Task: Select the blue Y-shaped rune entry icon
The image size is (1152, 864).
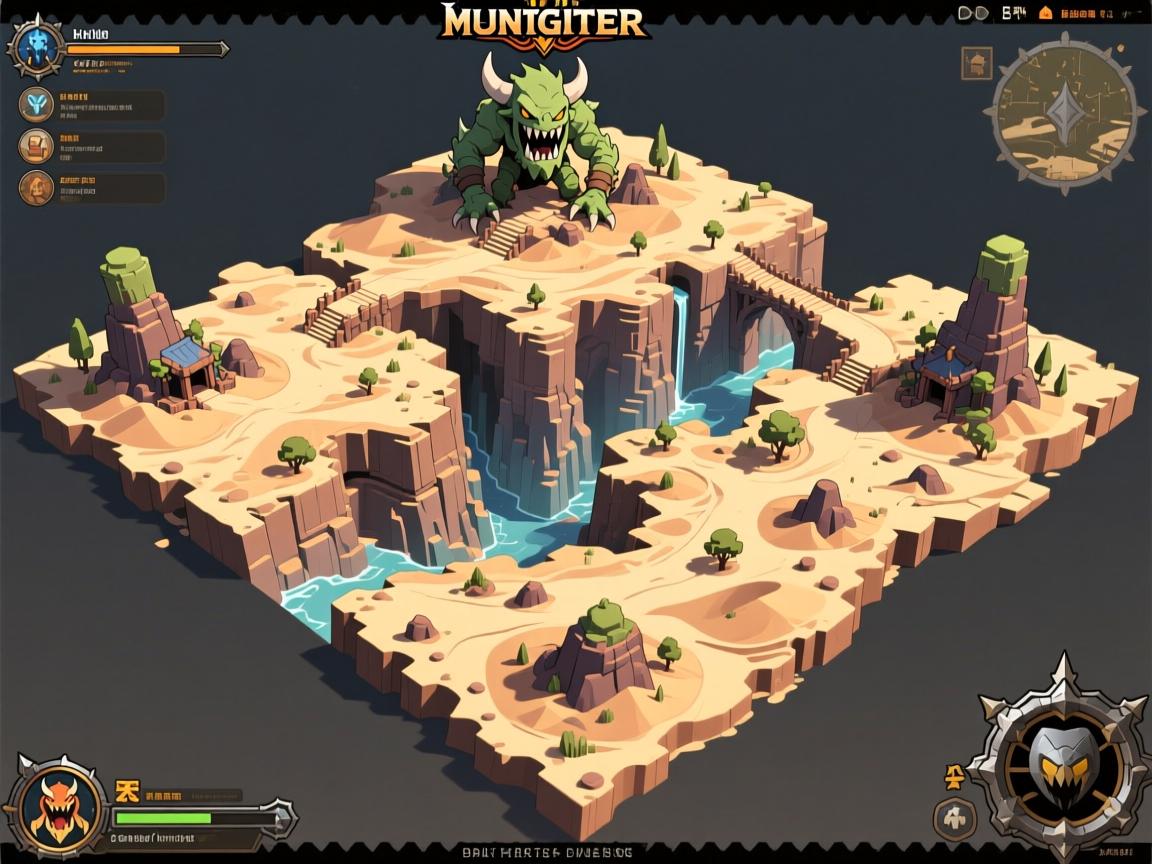Action: tap(38, 104)
